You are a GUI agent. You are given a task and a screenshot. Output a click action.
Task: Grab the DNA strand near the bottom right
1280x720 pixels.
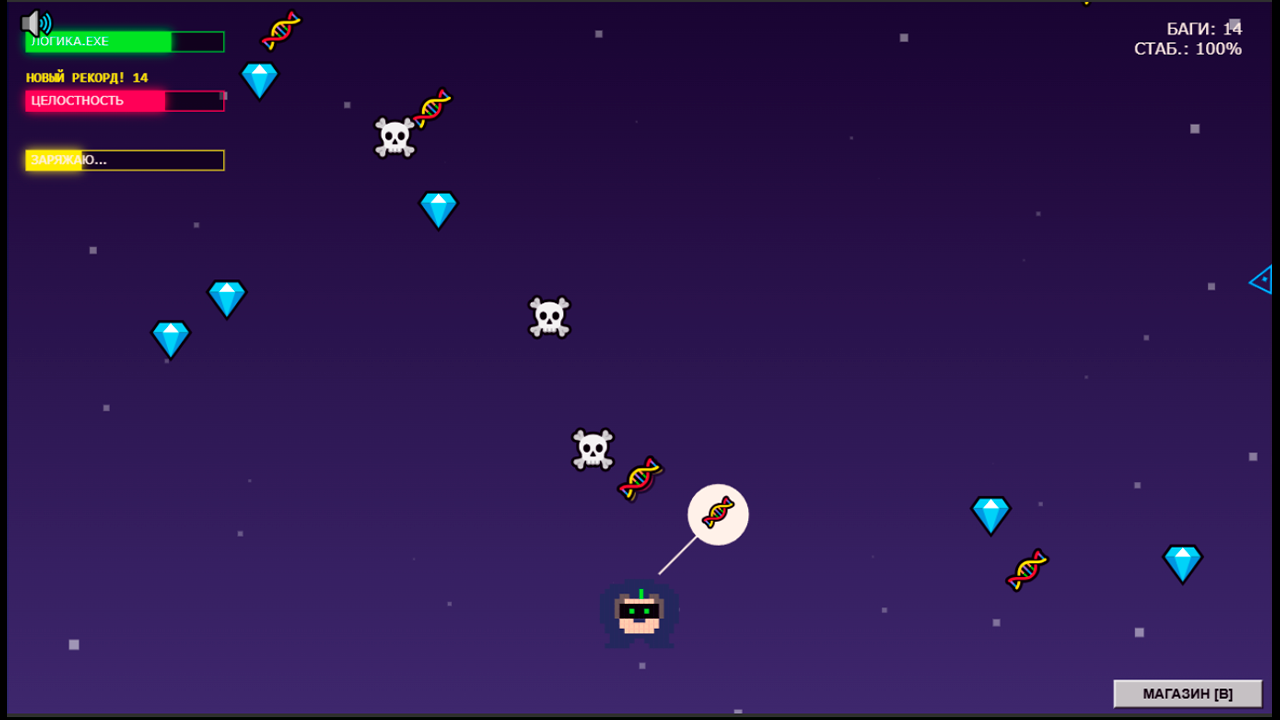pyautogui.click(x=1025, y=568)
